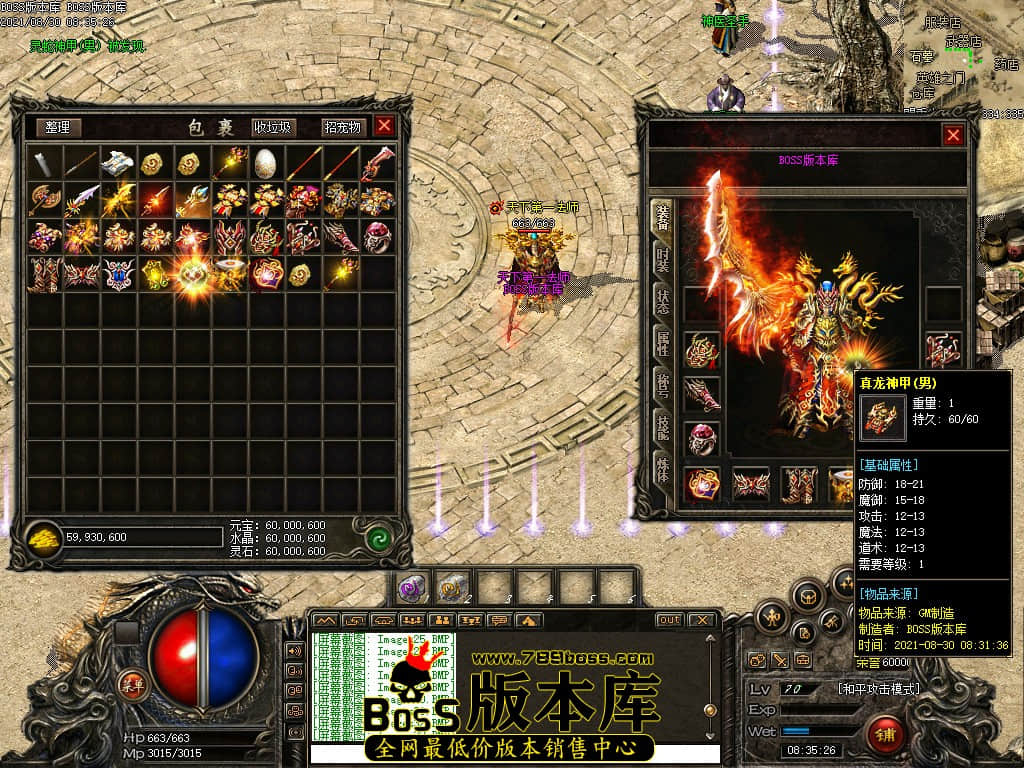Click the OUT button on the chat panel

point(669,620)
